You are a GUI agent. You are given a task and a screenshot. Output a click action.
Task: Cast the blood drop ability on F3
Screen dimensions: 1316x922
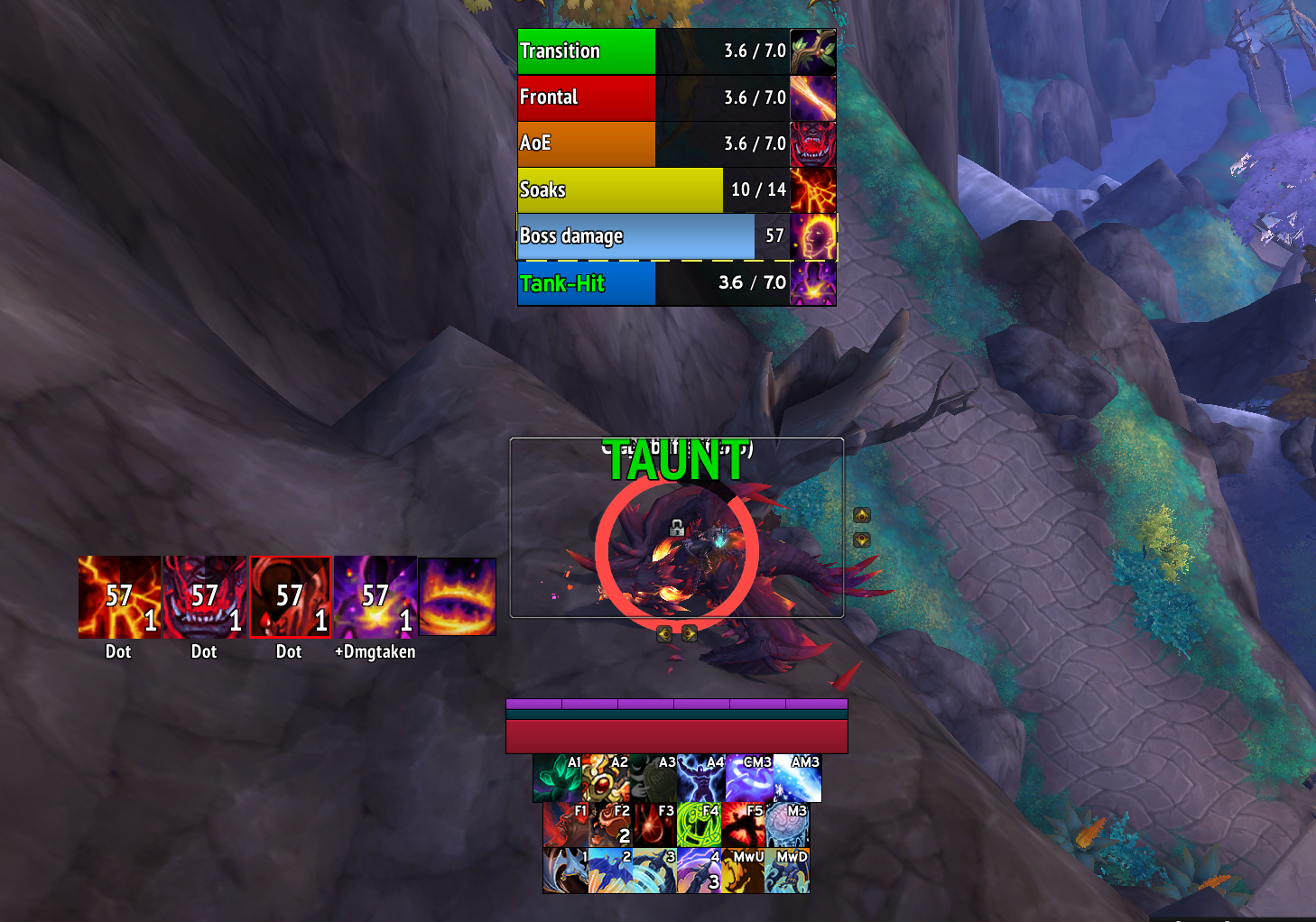[654, 825]
